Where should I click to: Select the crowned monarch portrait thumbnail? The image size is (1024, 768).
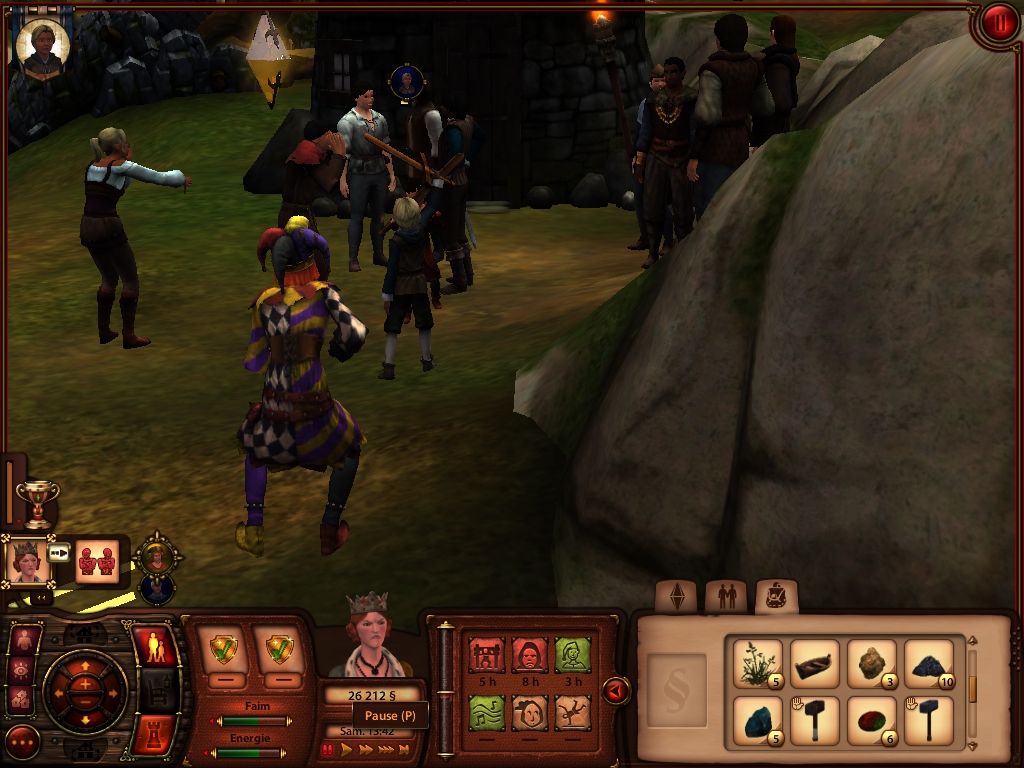tap(27, 561)
